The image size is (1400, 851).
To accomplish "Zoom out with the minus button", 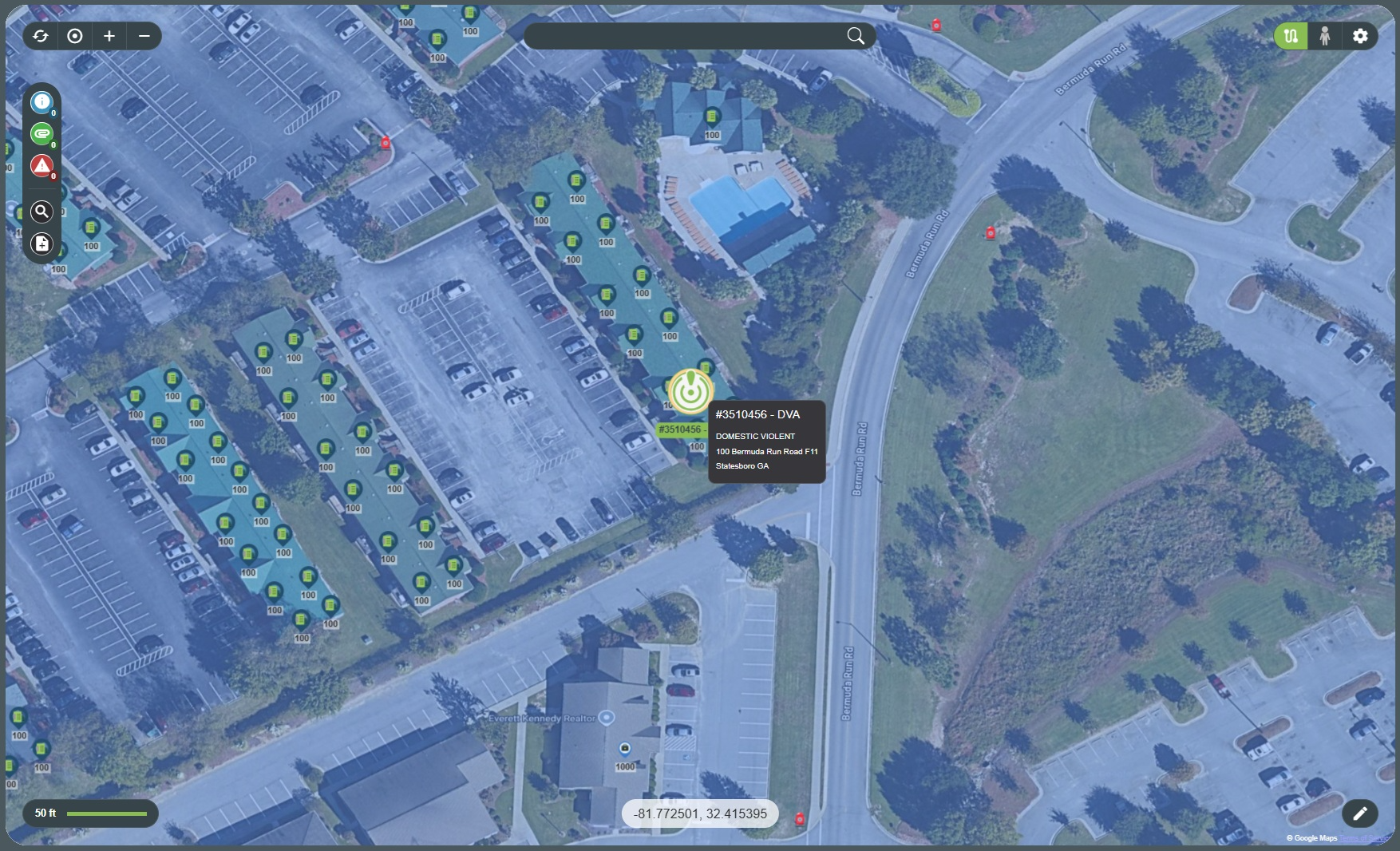I will click(x=144, y=36).
